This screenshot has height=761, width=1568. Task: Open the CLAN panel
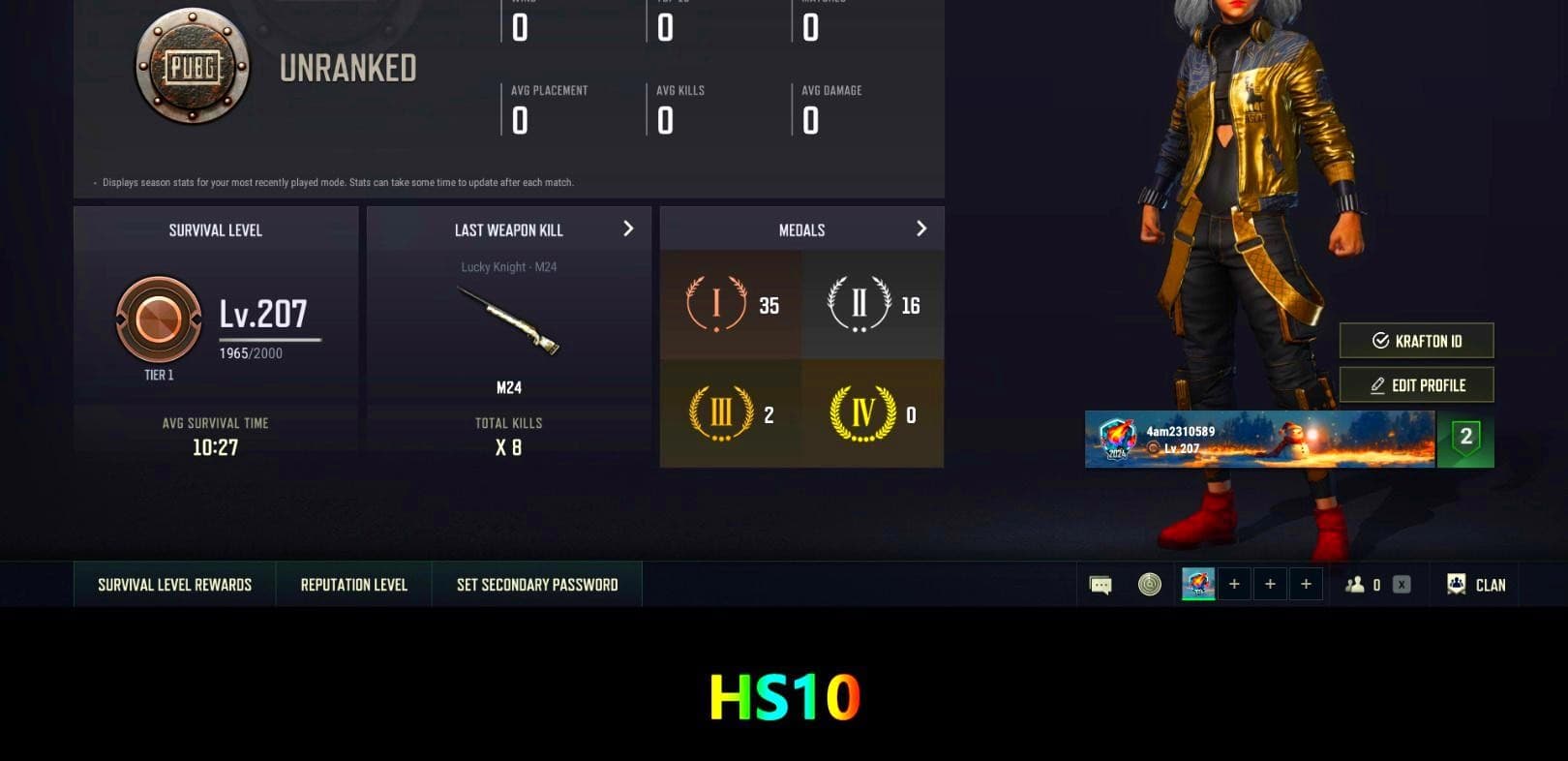click(x=1475, y=585)
